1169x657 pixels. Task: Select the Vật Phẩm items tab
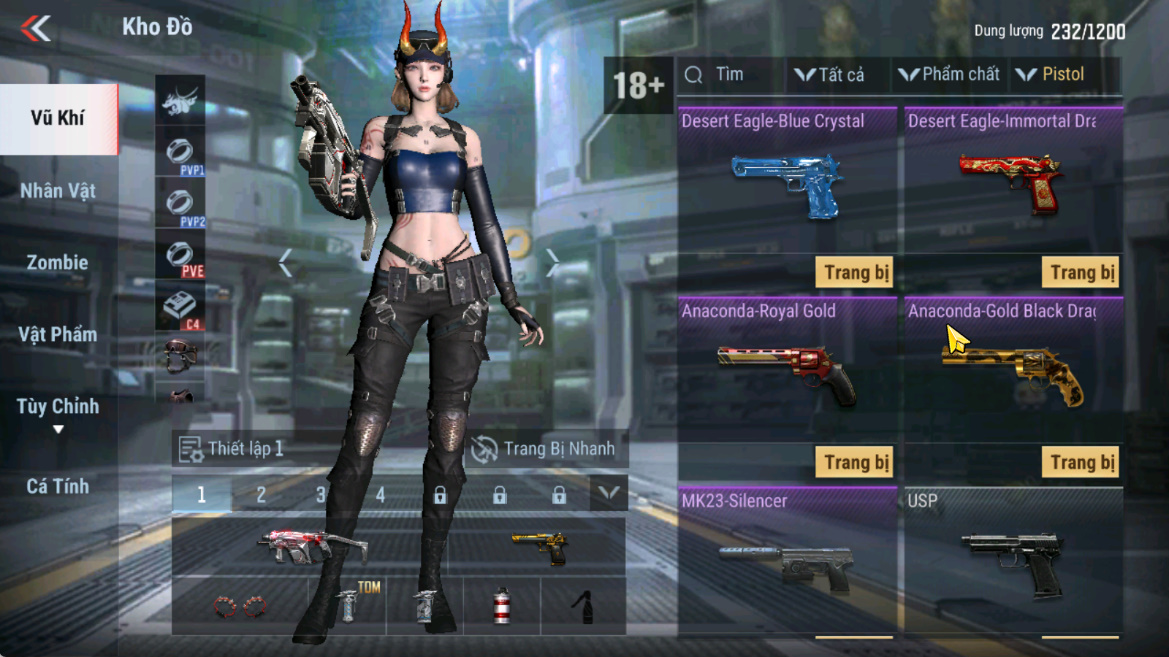coord(58,335)
